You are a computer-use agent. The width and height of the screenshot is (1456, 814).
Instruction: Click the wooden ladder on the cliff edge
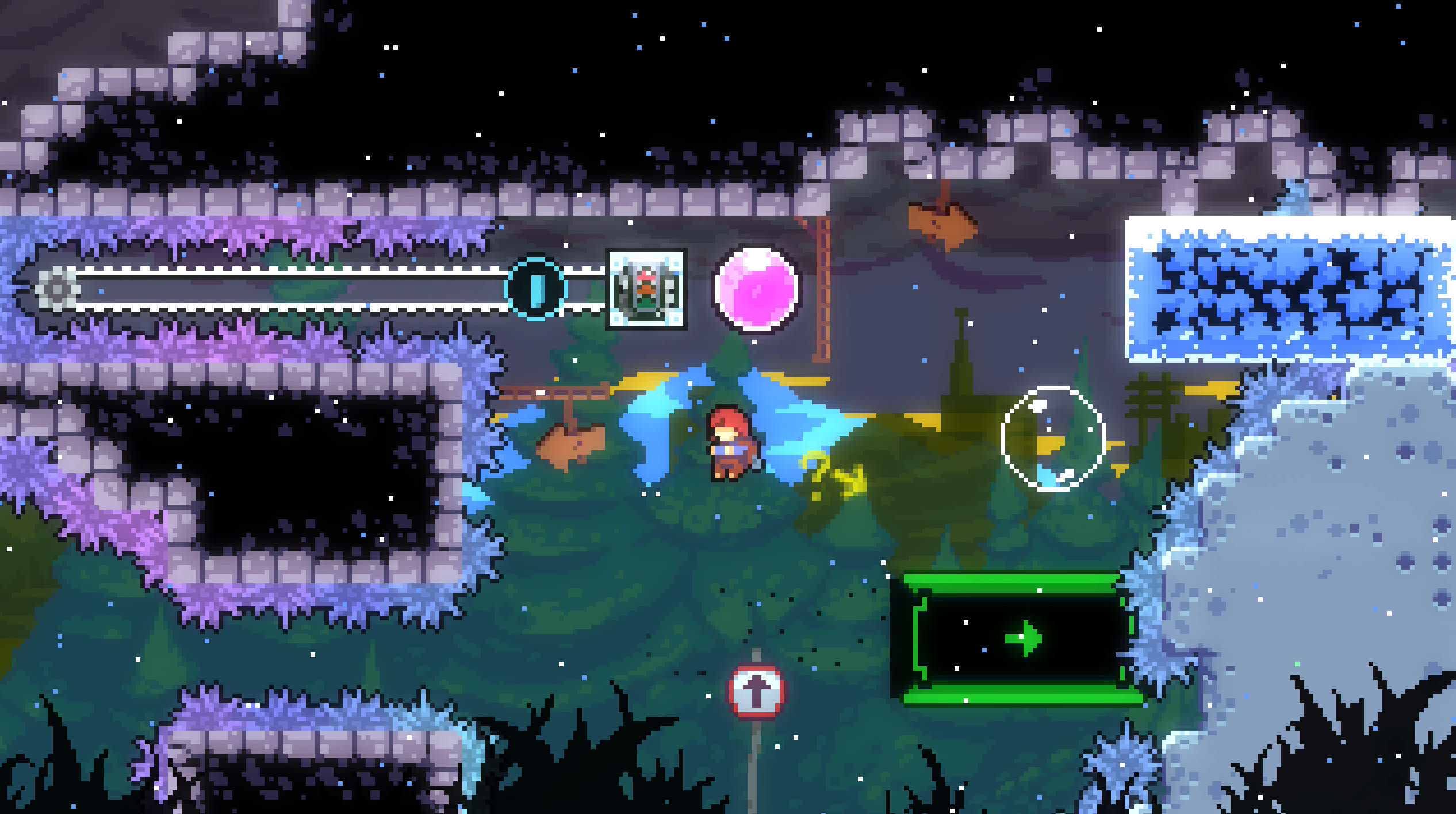[822, 287]
